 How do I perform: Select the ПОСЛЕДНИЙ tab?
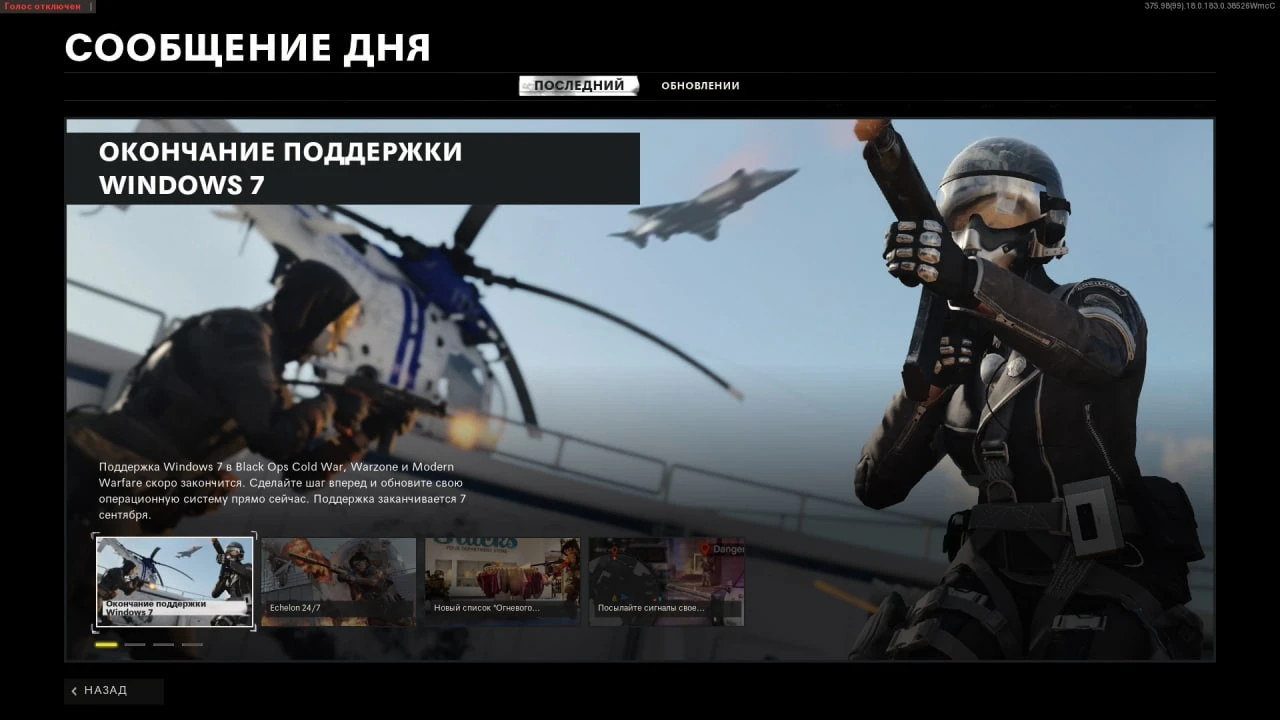click(x=580, y=85)
